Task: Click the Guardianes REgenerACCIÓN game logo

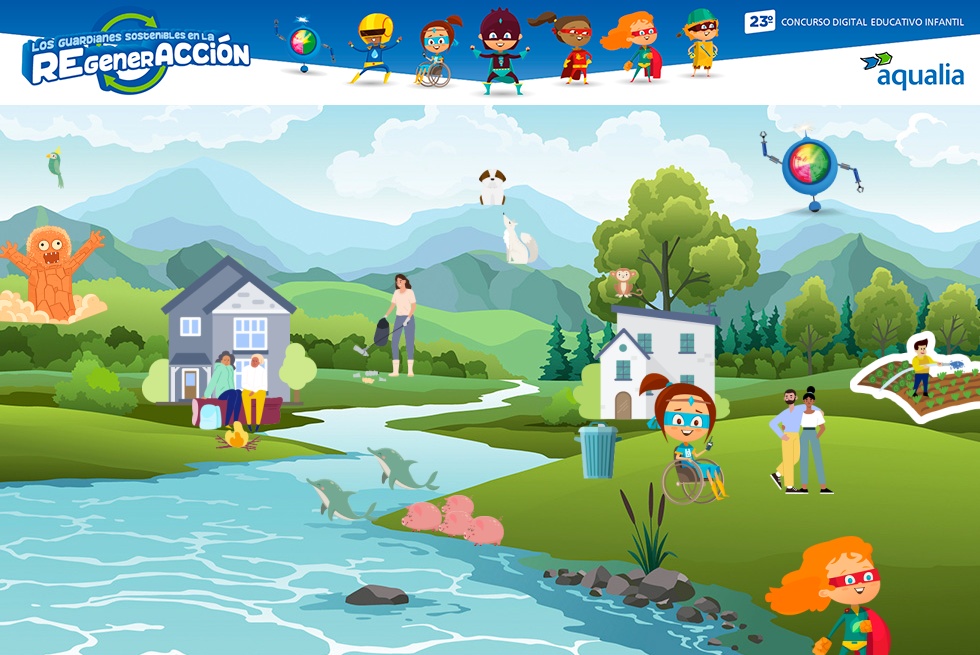Action: click(x=136, y=55)
